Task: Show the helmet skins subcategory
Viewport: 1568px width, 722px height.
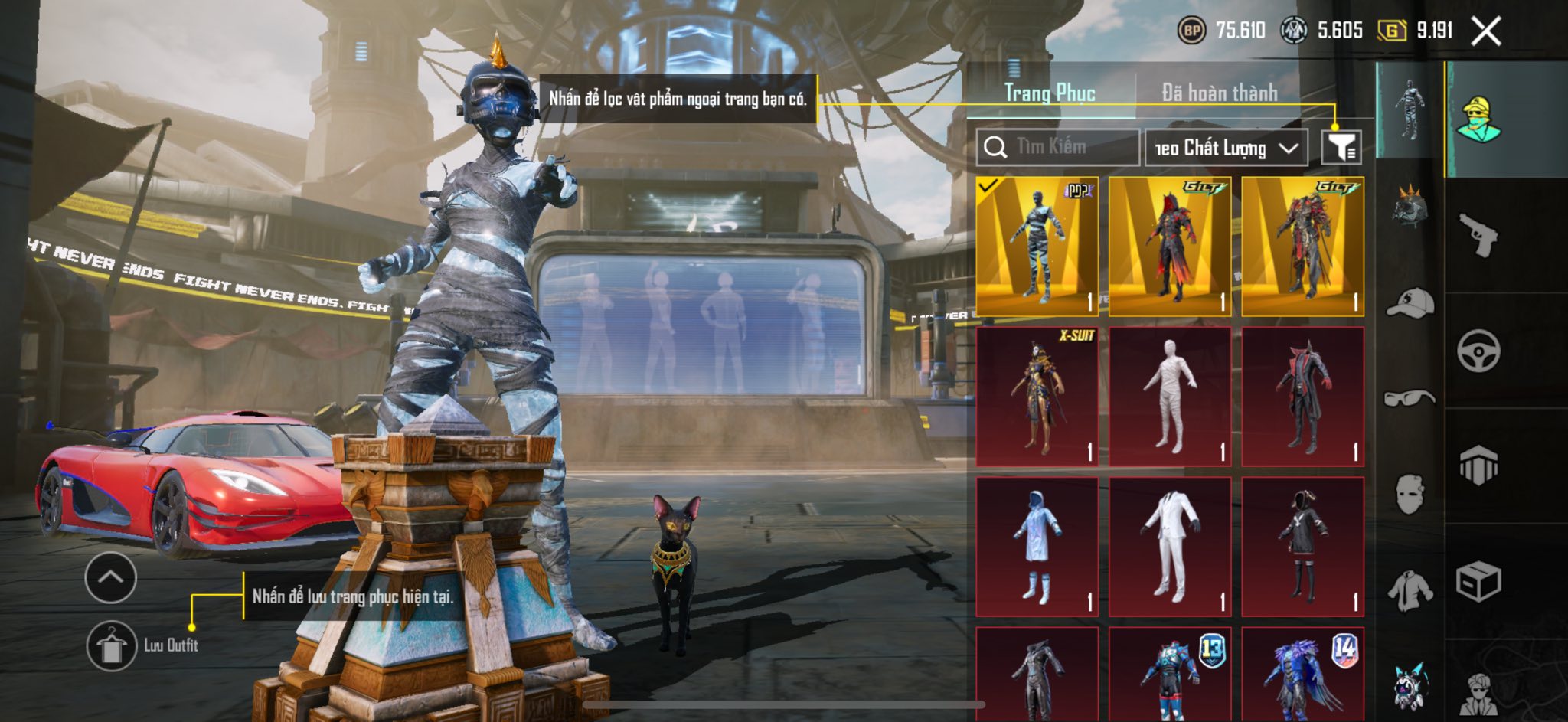Action: click(x=1410, y=207)
